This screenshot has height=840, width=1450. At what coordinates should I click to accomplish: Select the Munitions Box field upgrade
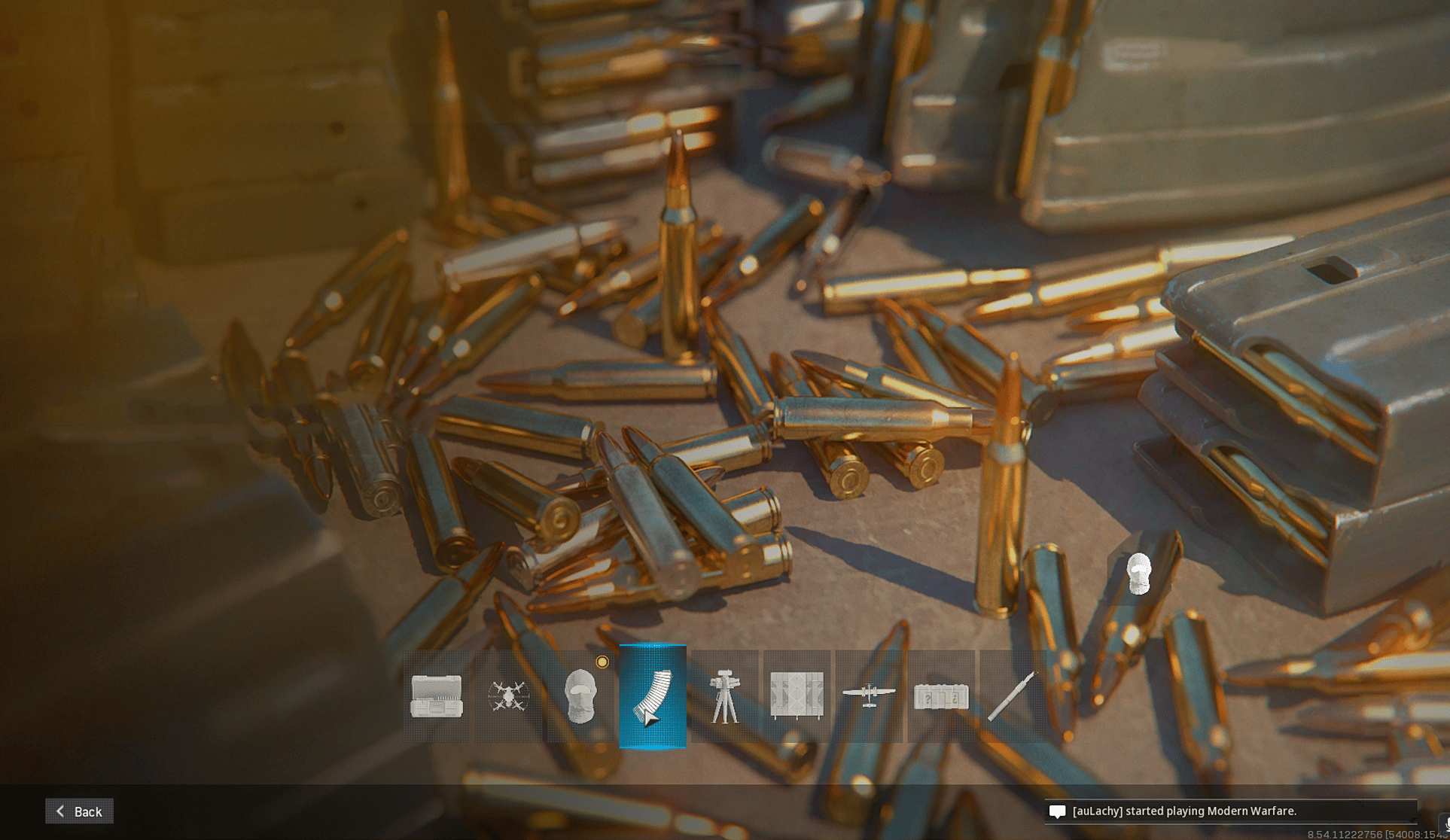437,696
